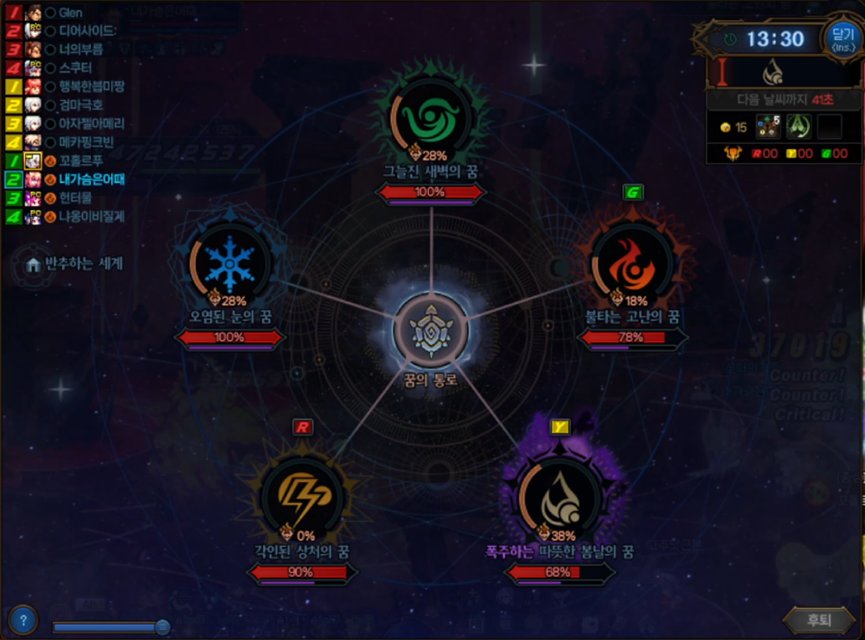Open the question mark help button
Image resolution: width=865 pixels, height=640 pixels.
click(x=22, y=620)
